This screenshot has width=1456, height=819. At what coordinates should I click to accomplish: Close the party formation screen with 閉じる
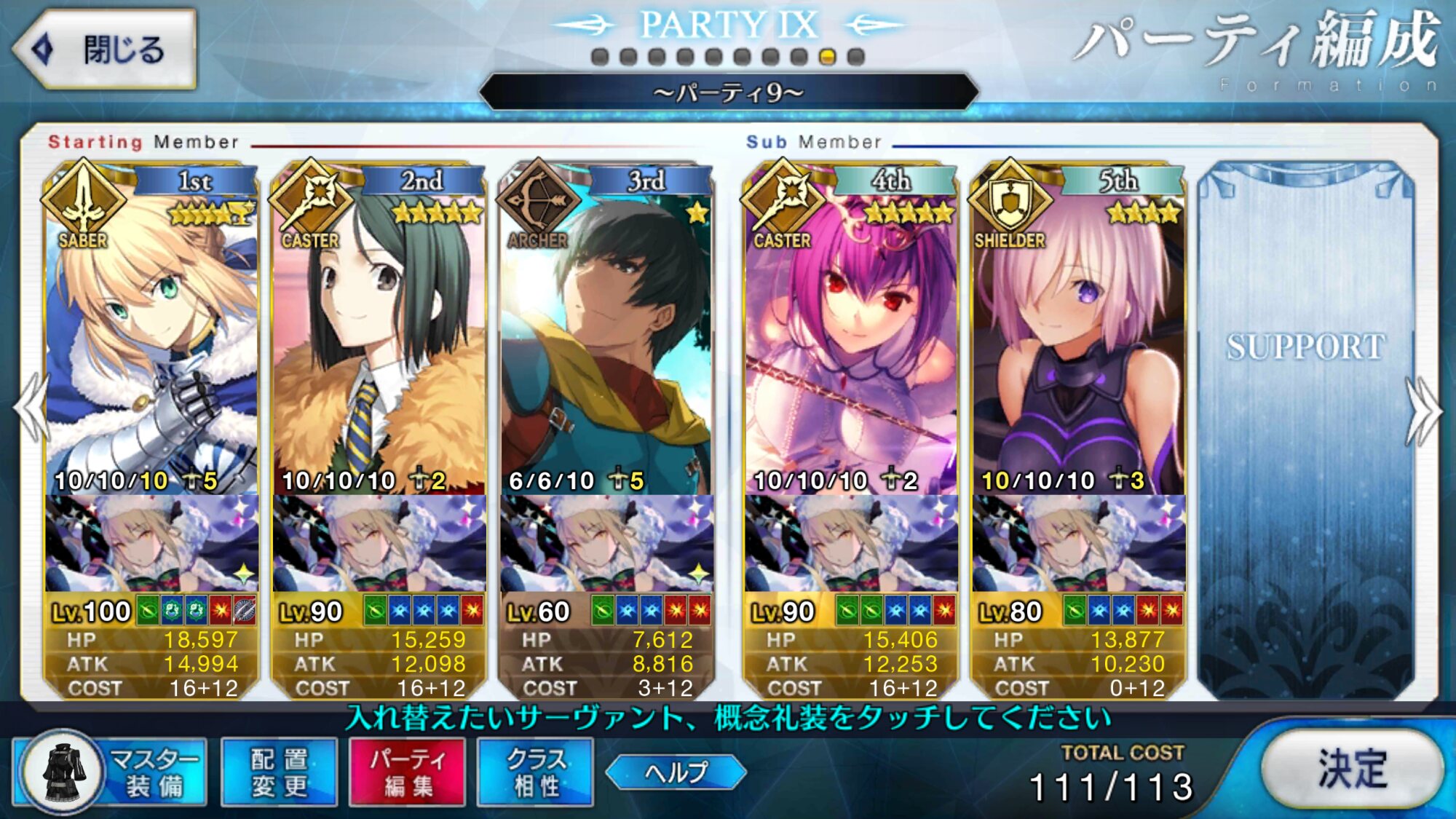point(104,50)
